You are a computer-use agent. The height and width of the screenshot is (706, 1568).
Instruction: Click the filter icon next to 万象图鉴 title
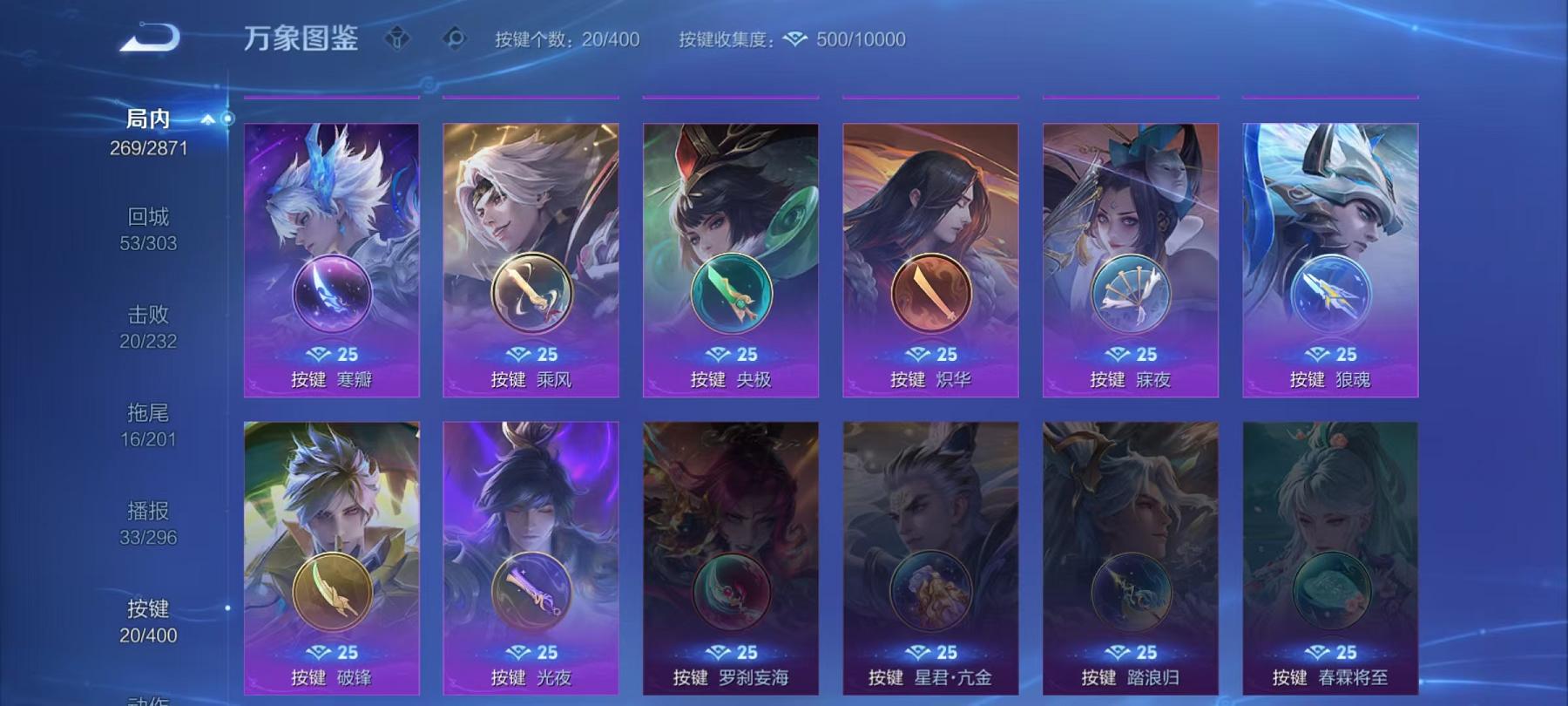[x=398, y=38]
